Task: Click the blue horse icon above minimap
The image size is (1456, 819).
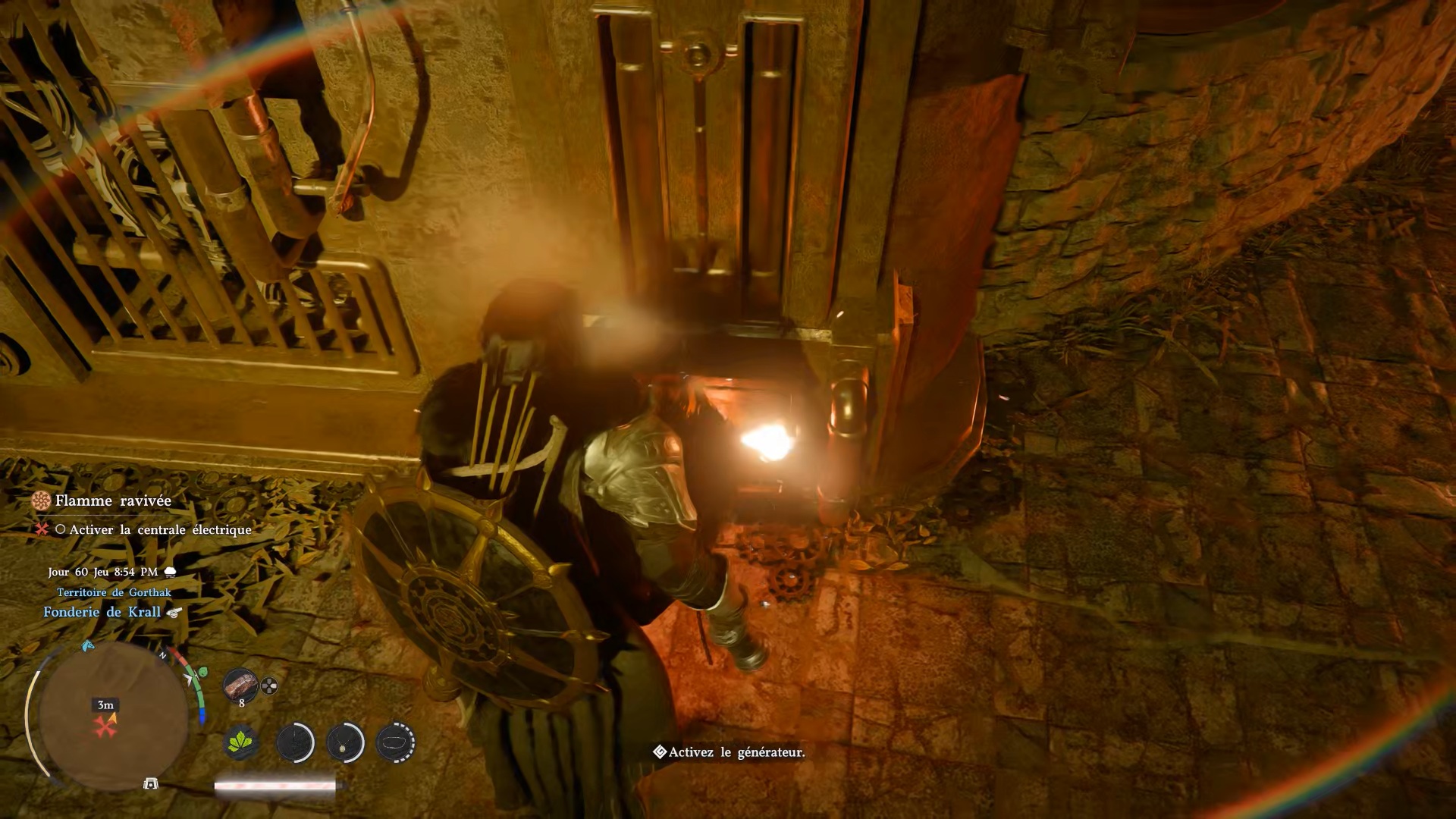Action: coord(87,646)
